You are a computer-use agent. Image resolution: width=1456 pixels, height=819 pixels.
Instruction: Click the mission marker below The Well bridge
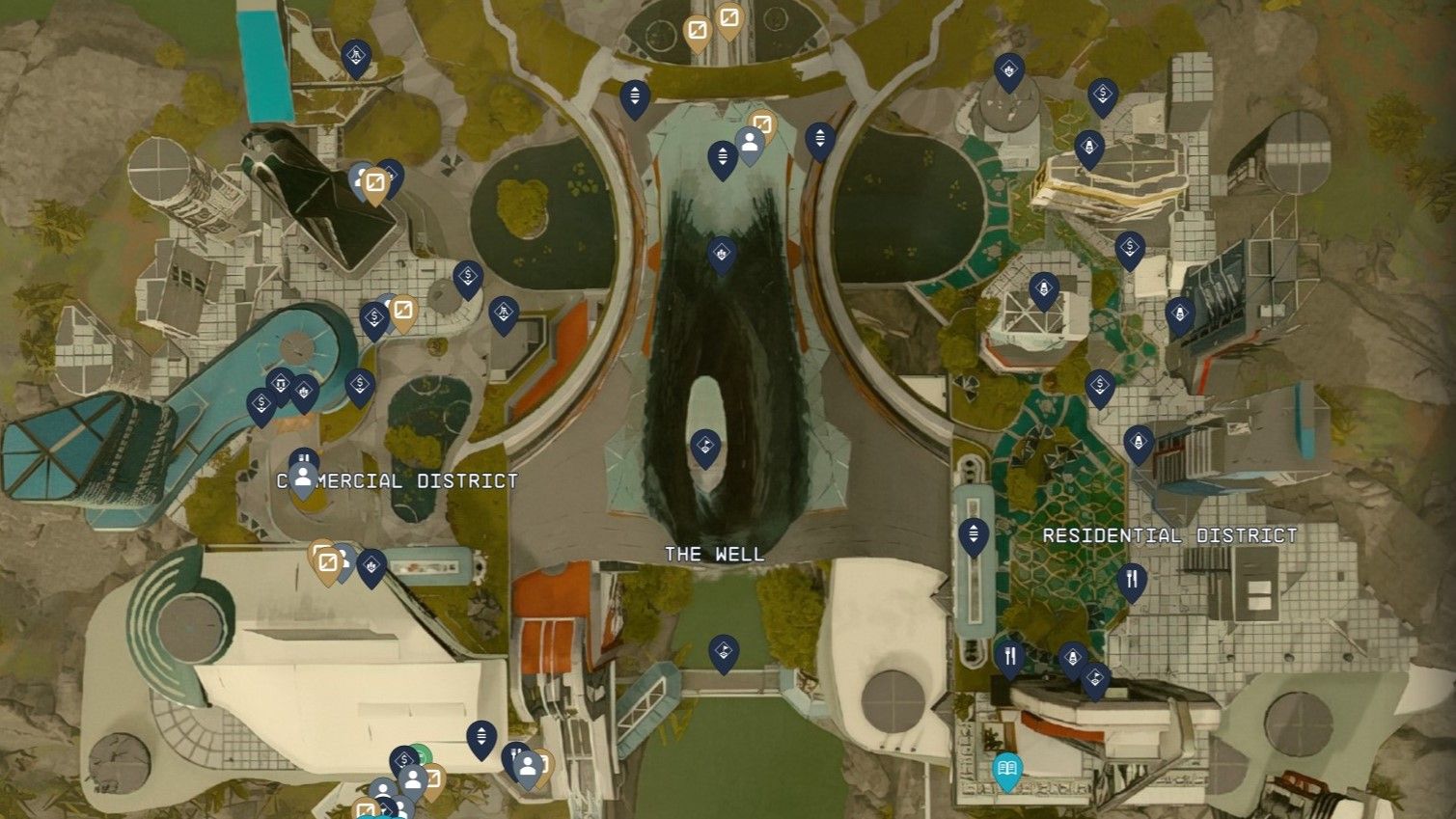pos(725,650)
